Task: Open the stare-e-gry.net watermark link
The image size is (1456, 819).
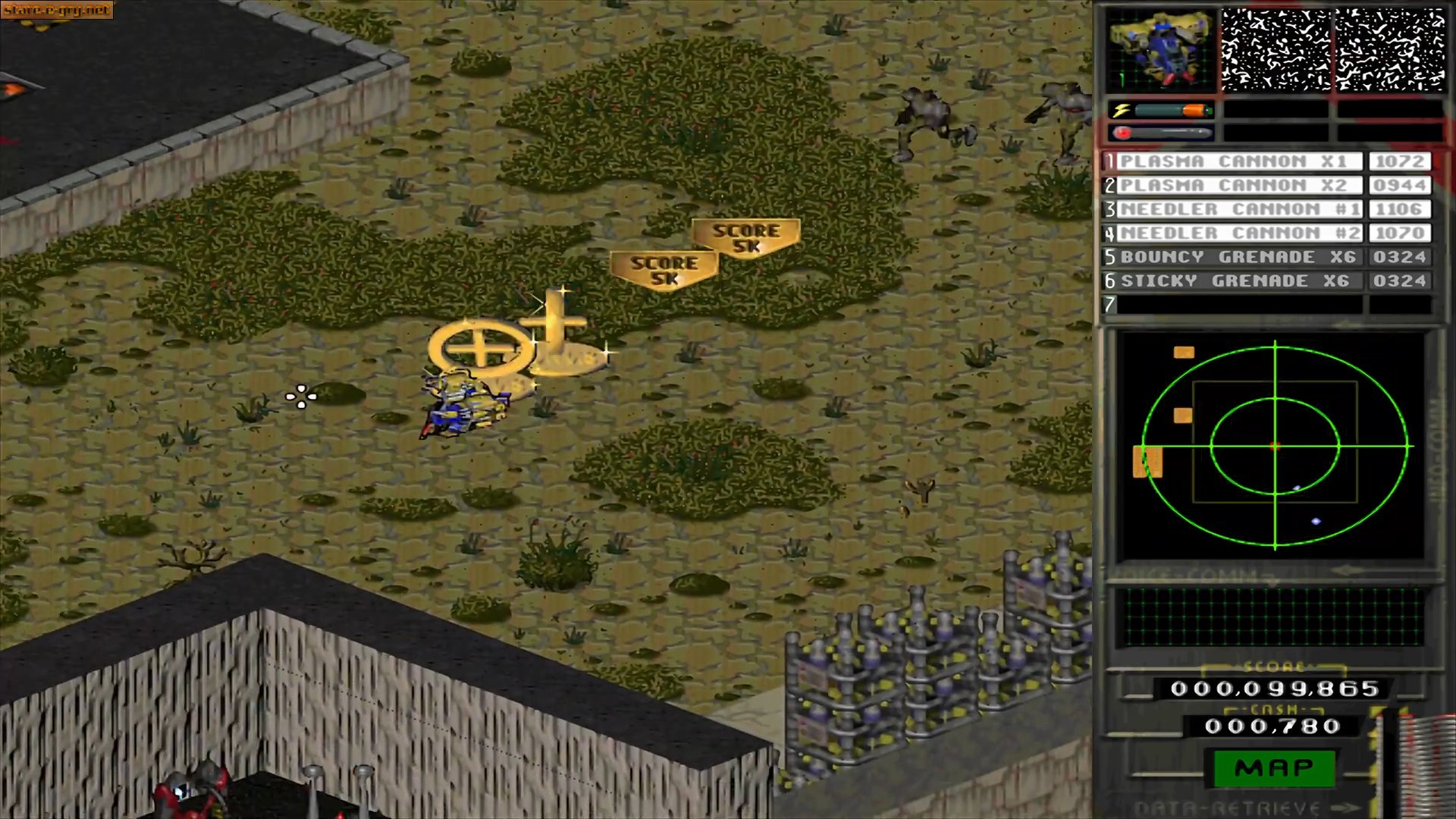Action: tap(57, 10)
